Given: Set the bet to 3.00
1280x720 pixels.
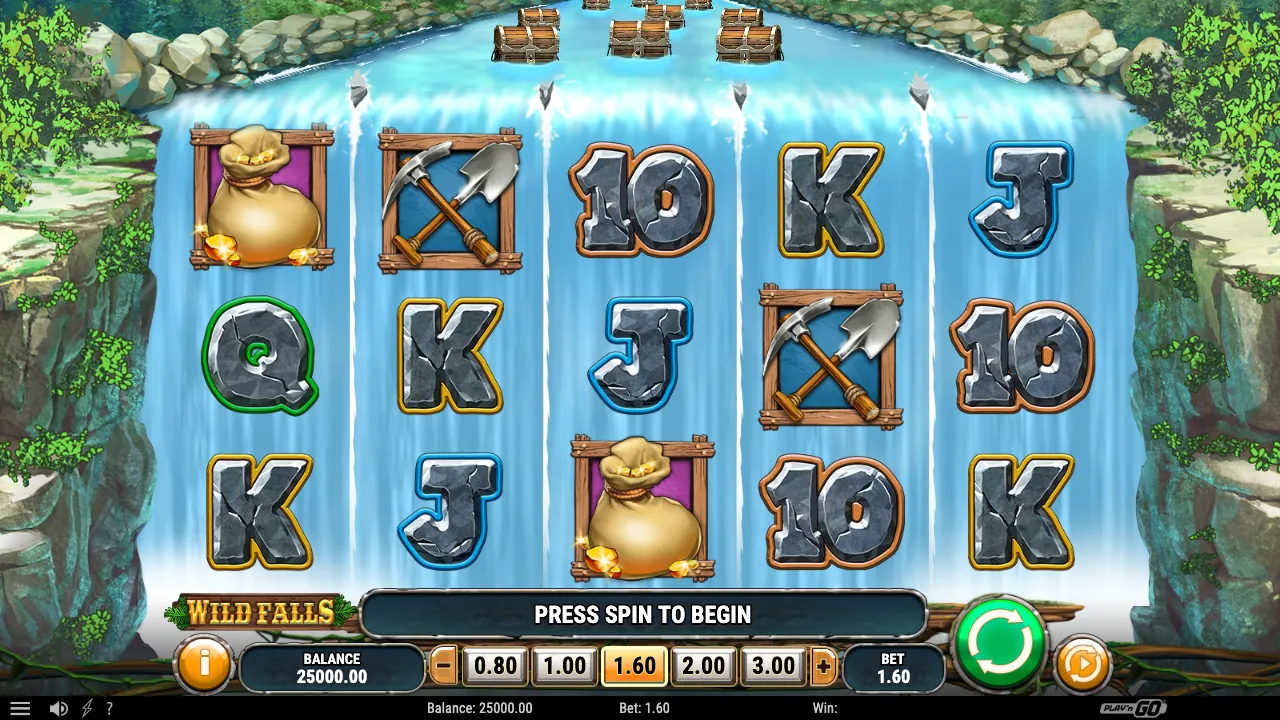Looking at the screenshot, I should tap(773, 666).
